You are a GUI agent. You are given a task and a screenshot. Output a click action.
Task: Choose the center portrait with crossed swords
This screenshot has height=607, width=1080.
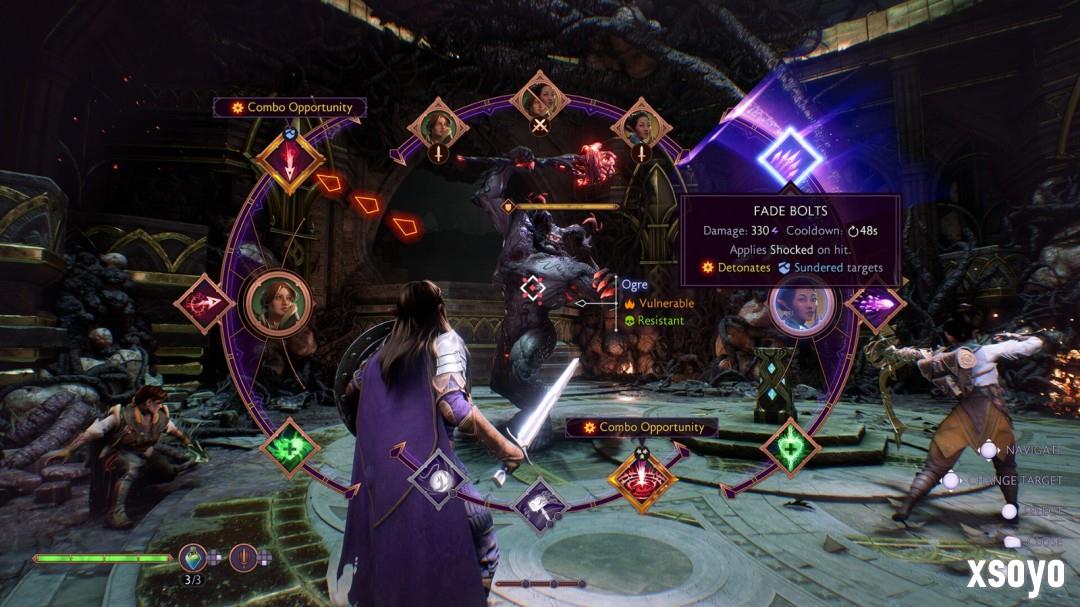[x=540, y=100]
